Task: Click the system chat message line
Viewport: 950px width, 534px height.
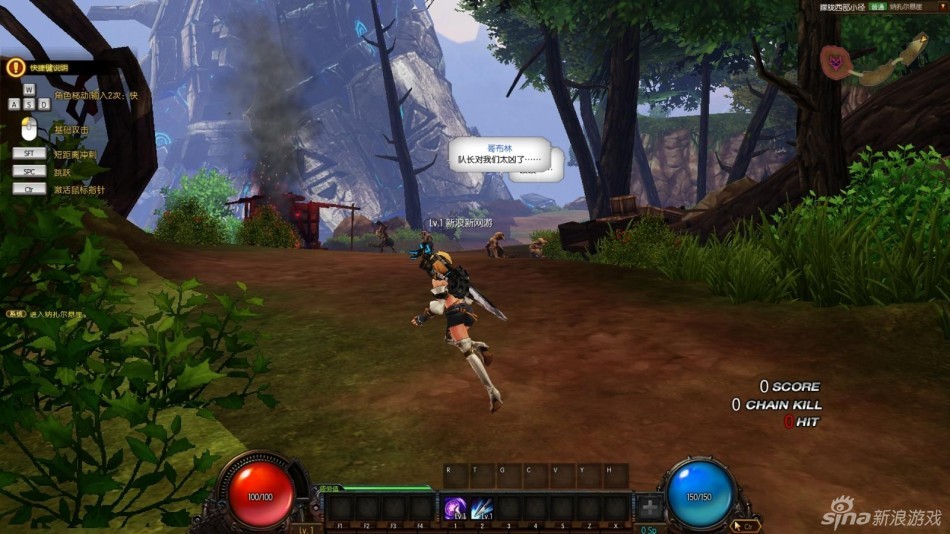Action: tap(45, 314)
